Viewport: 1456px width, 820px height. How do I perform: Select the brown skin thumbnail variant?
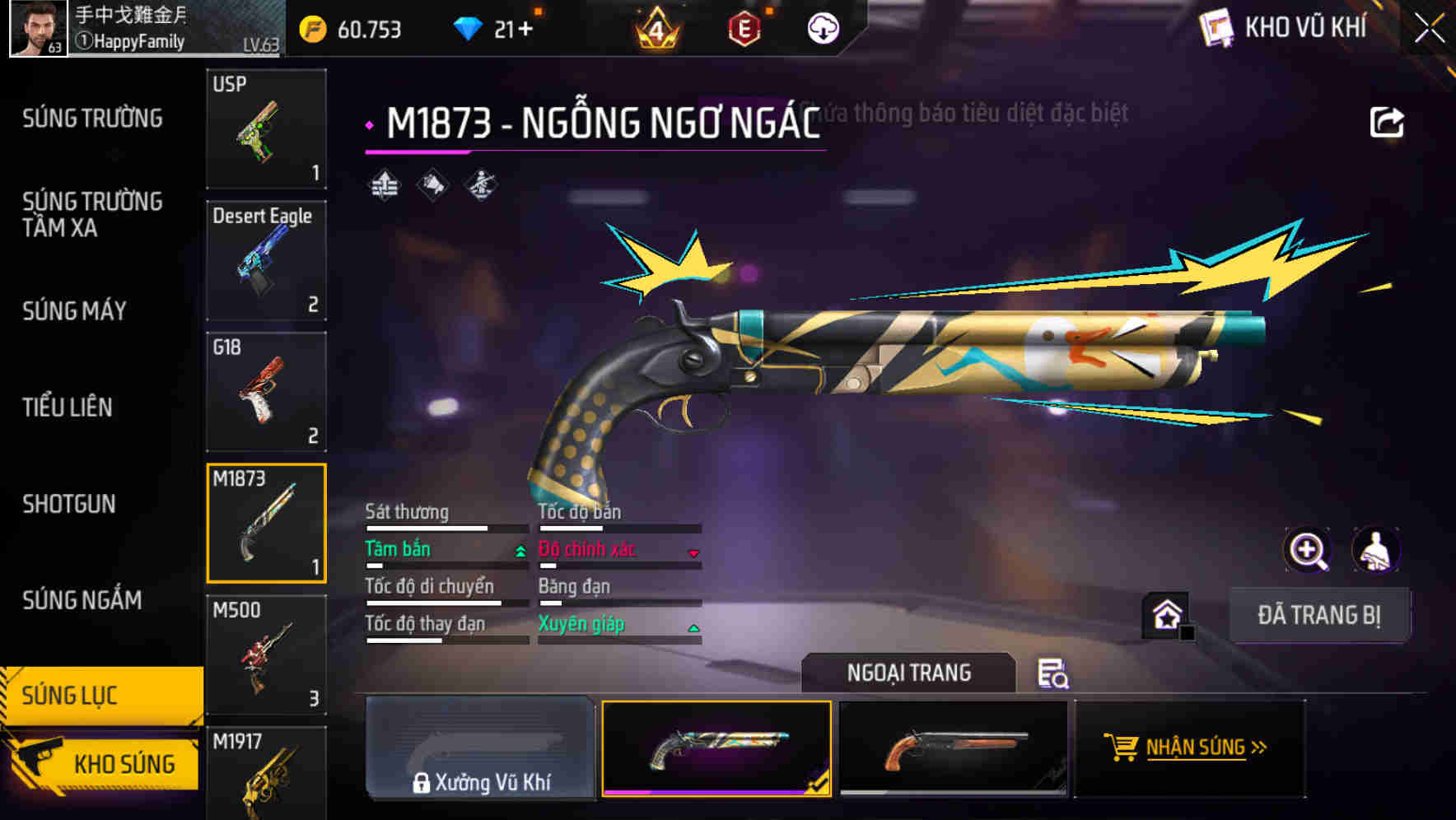click(955, 749)
